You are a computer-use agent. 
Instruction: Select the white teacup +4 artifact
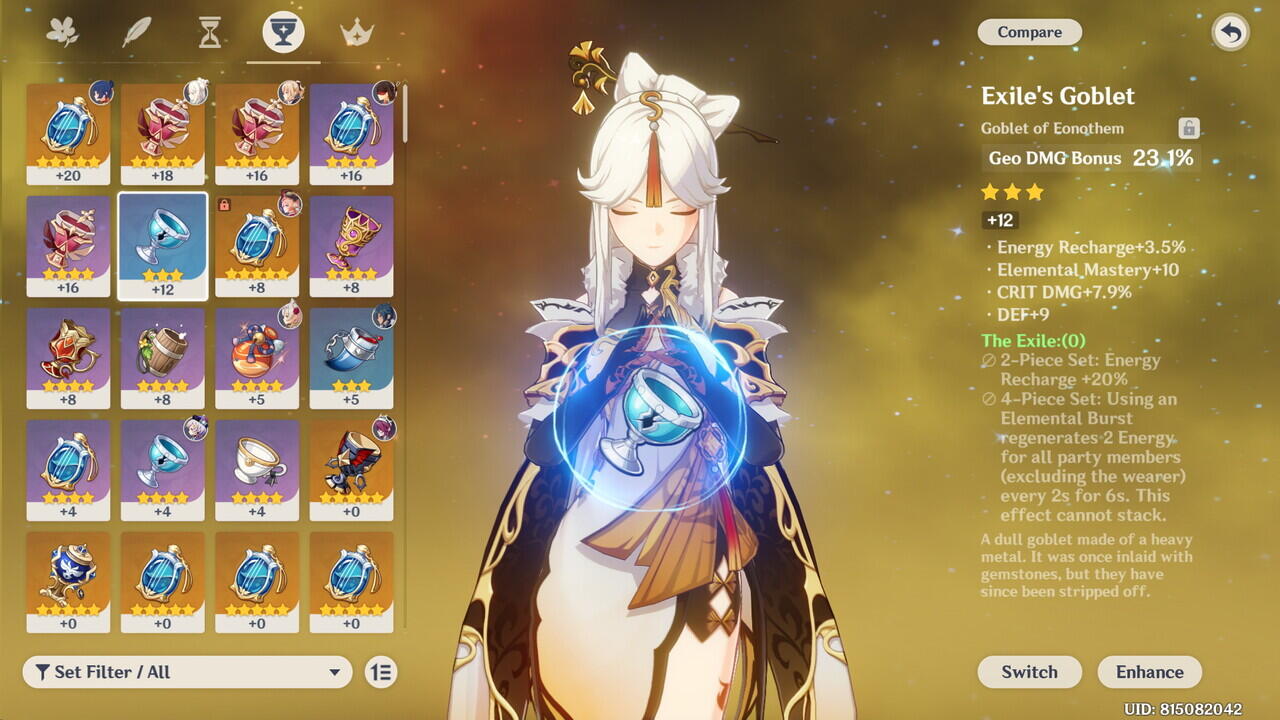(257, 469)
